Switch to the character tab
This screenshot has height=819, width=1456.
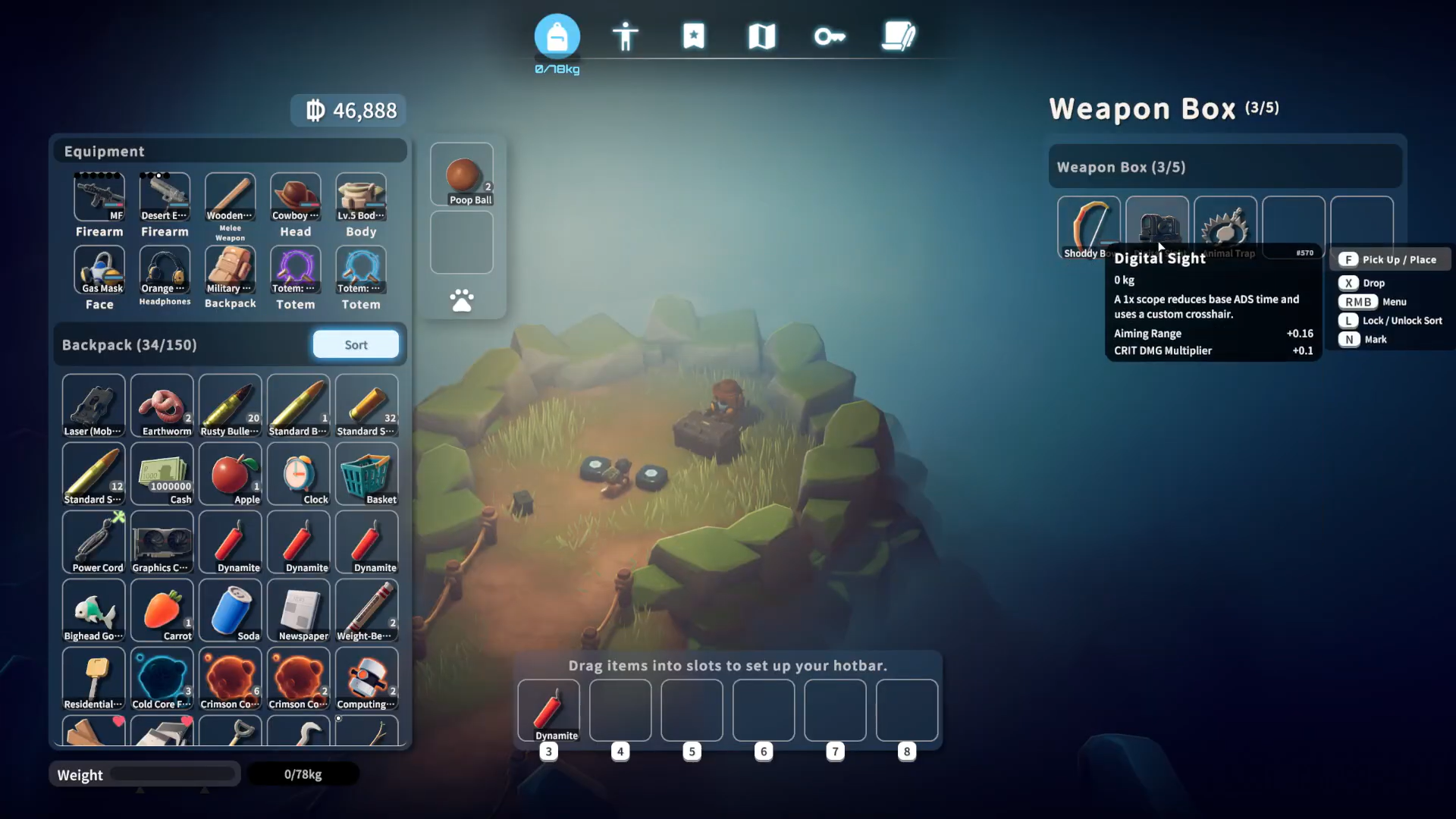pyautogui.click(x=625, y=36)
